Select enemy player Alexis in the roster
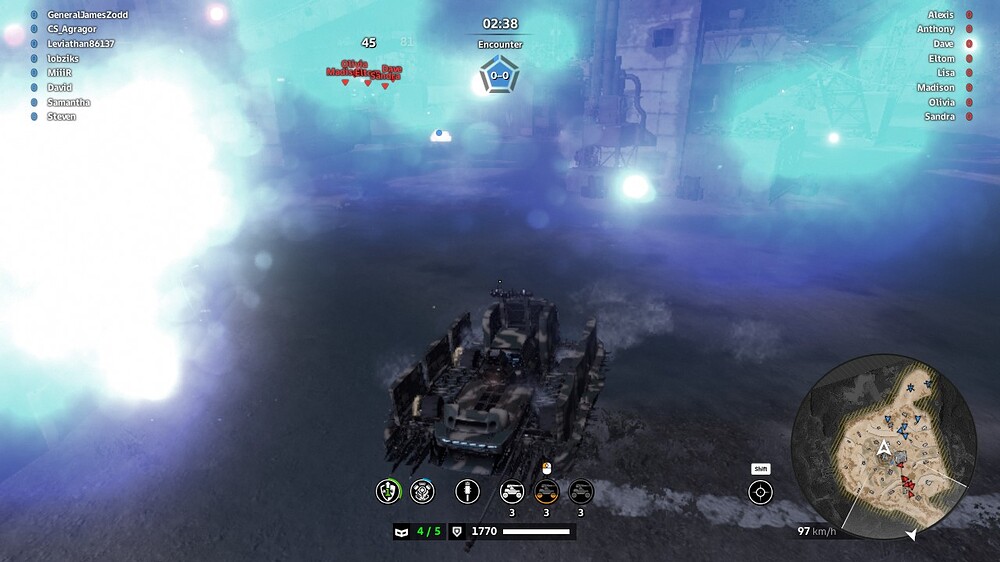 pos(940,15)
